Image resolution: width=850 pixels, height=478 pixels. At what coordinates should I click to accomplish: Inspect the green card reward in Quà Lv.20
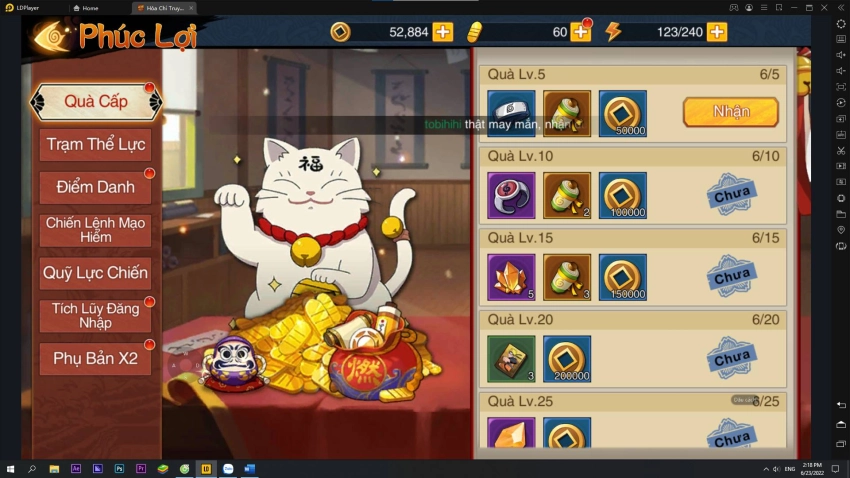point(511,359)
